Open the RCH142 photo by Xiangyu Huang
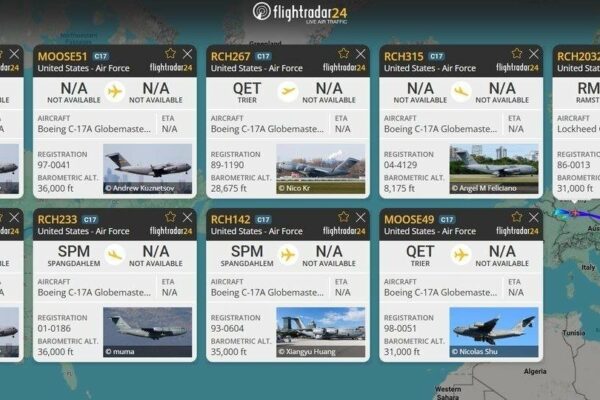Image resolution: width=600 pixels, height=400 pixels. [320, 332]
